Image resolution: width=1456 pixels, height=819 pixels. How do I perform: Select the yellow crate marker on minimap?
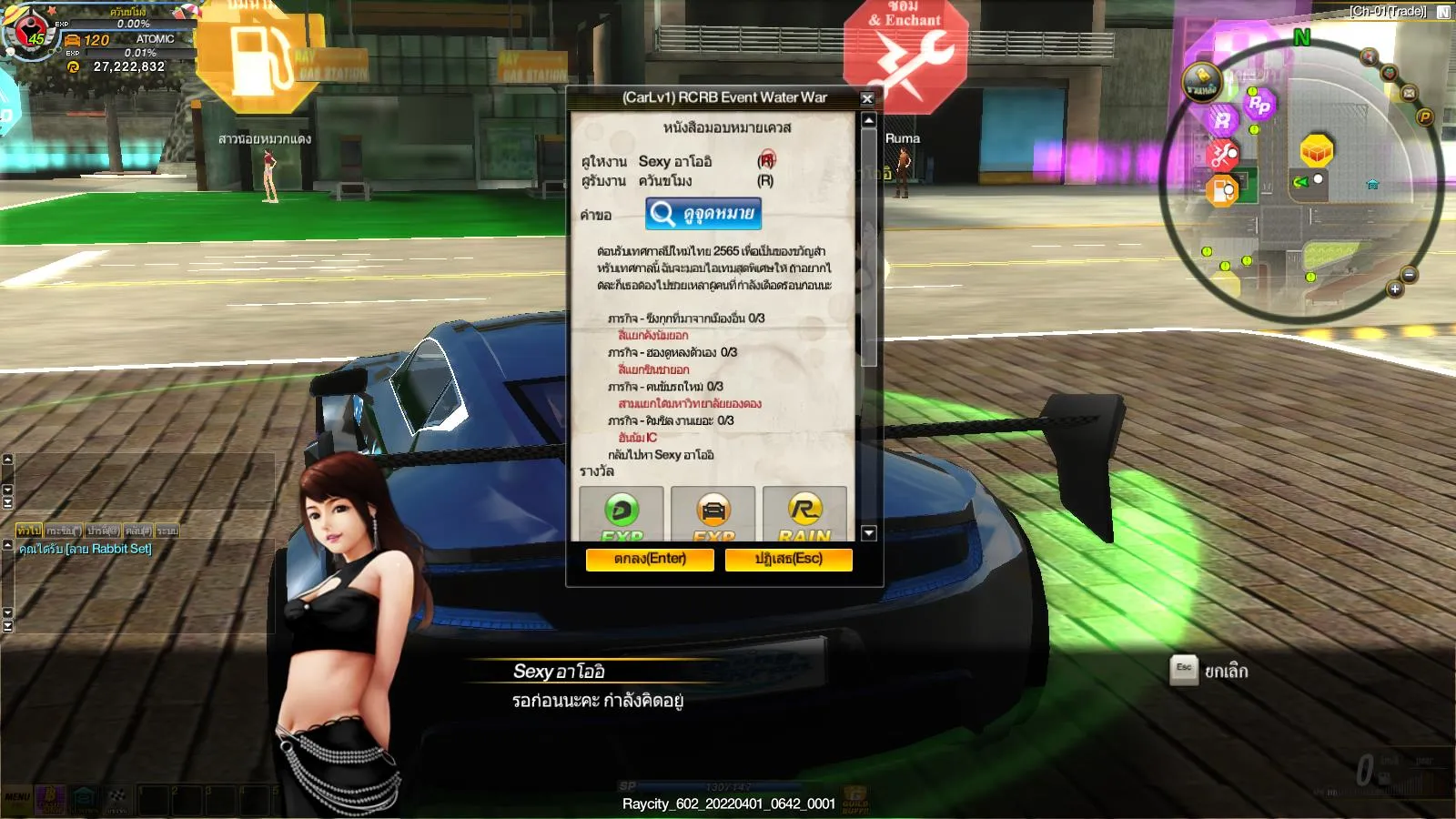(1316, 150)
